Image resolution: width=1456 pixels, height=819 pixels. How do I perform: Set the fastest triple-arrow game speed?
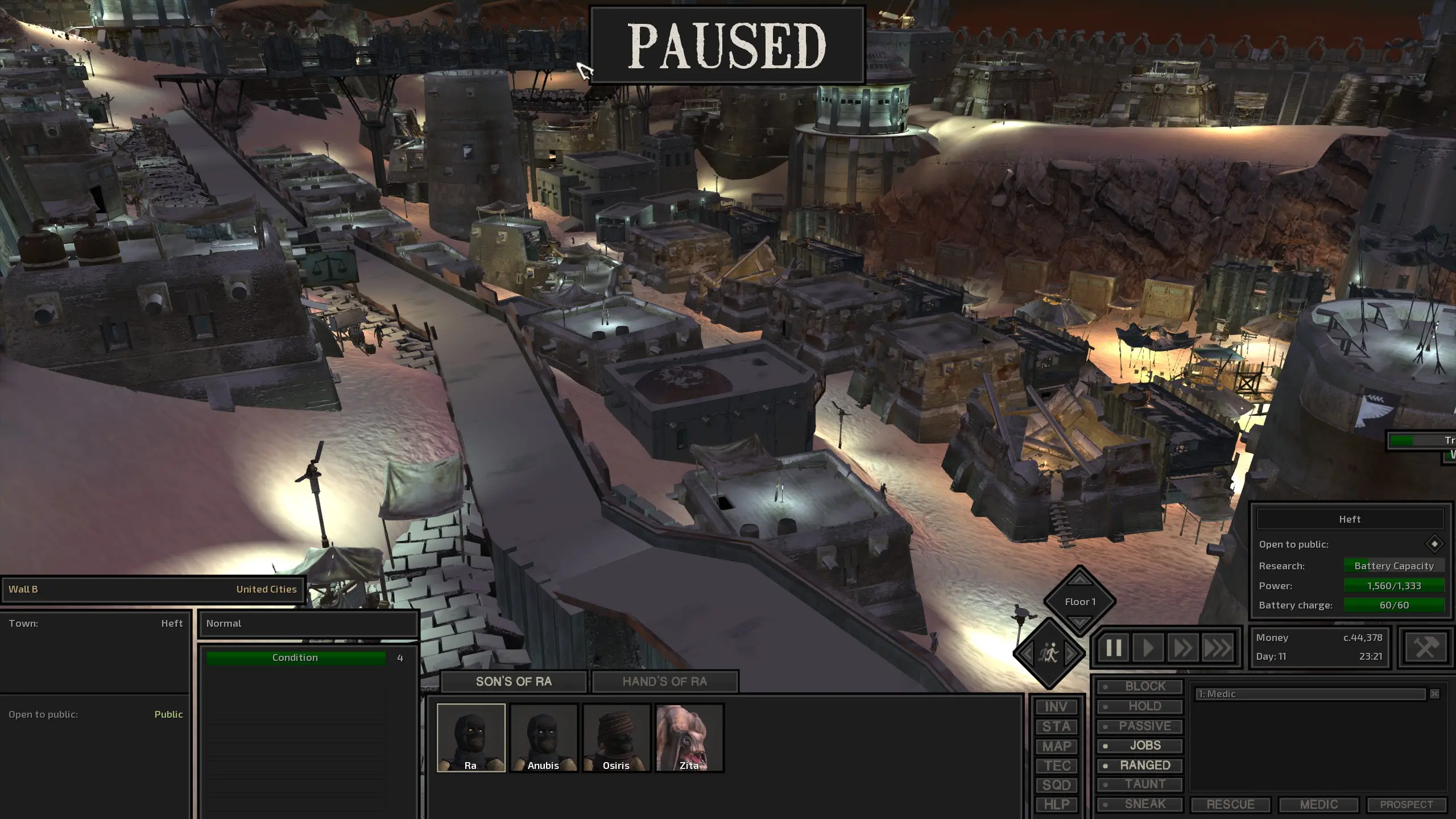pos(1217,648)
